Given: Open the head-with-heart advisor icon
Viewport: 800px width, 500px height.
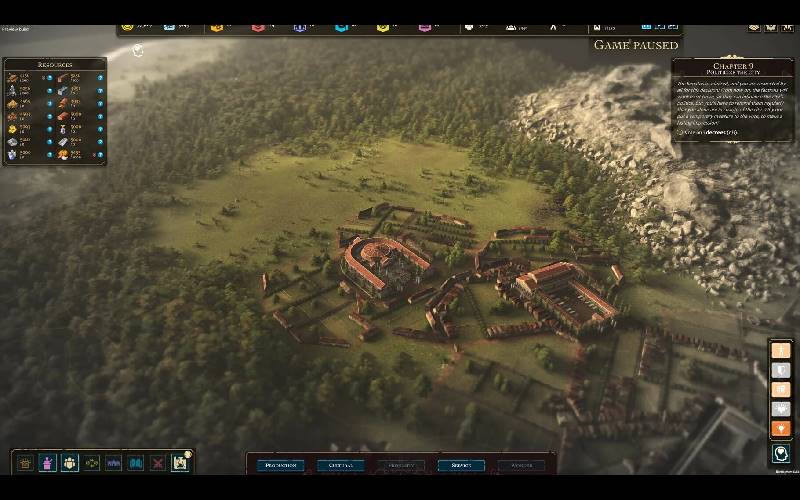Looking at the screenshot, I should 781,454.
